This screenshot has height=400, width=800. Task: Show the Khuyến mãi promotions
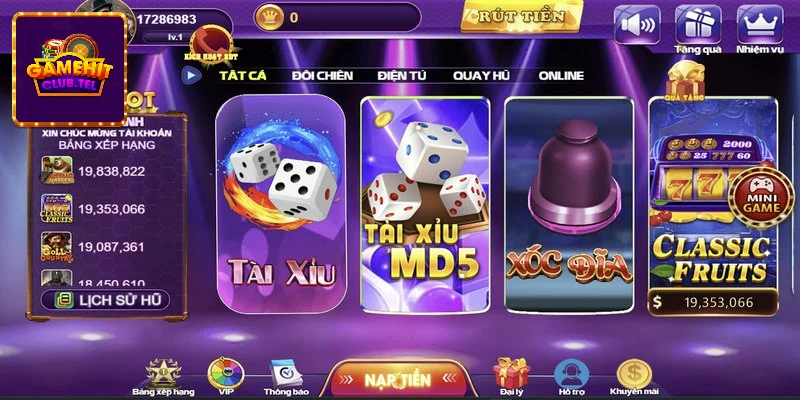pyautogui.click(x=634, y=377)
